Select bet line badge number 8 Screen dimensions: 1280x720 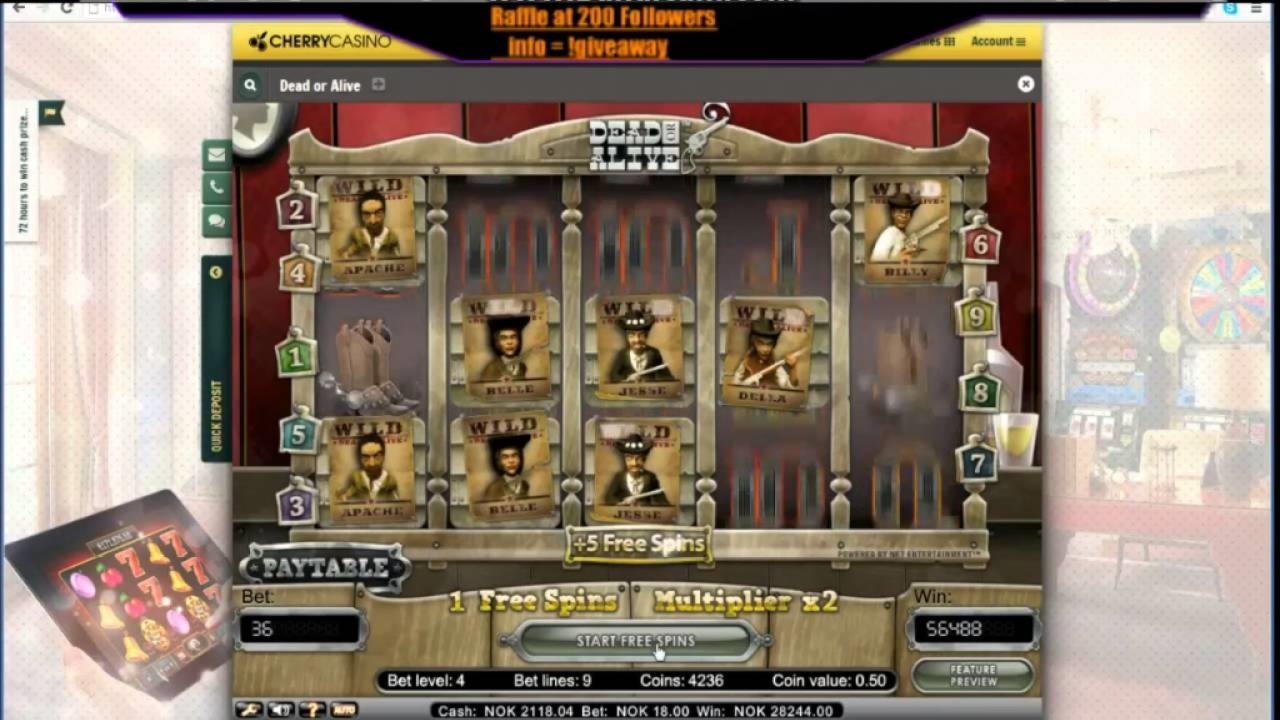980,391
